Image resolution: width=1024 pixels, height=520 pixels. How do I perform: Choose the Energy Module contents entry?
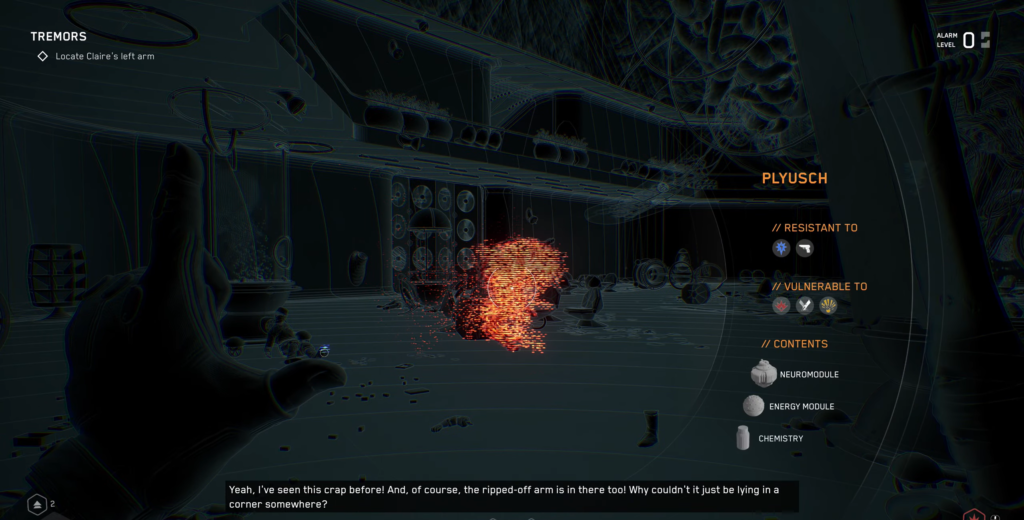[x=789, y=406]
